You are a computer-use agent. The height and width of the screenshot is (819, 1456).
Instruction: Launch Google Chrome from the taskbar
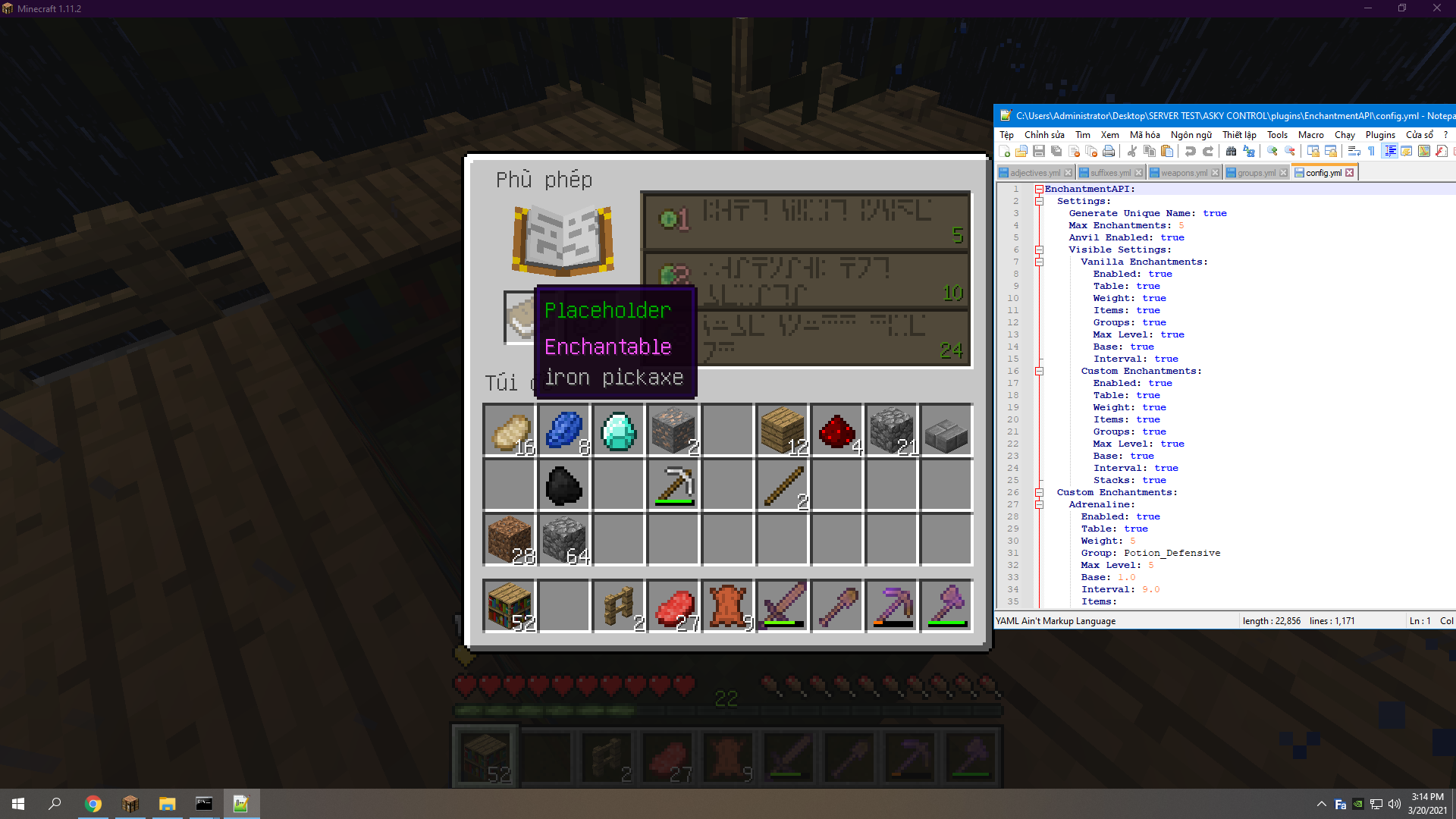93,803
